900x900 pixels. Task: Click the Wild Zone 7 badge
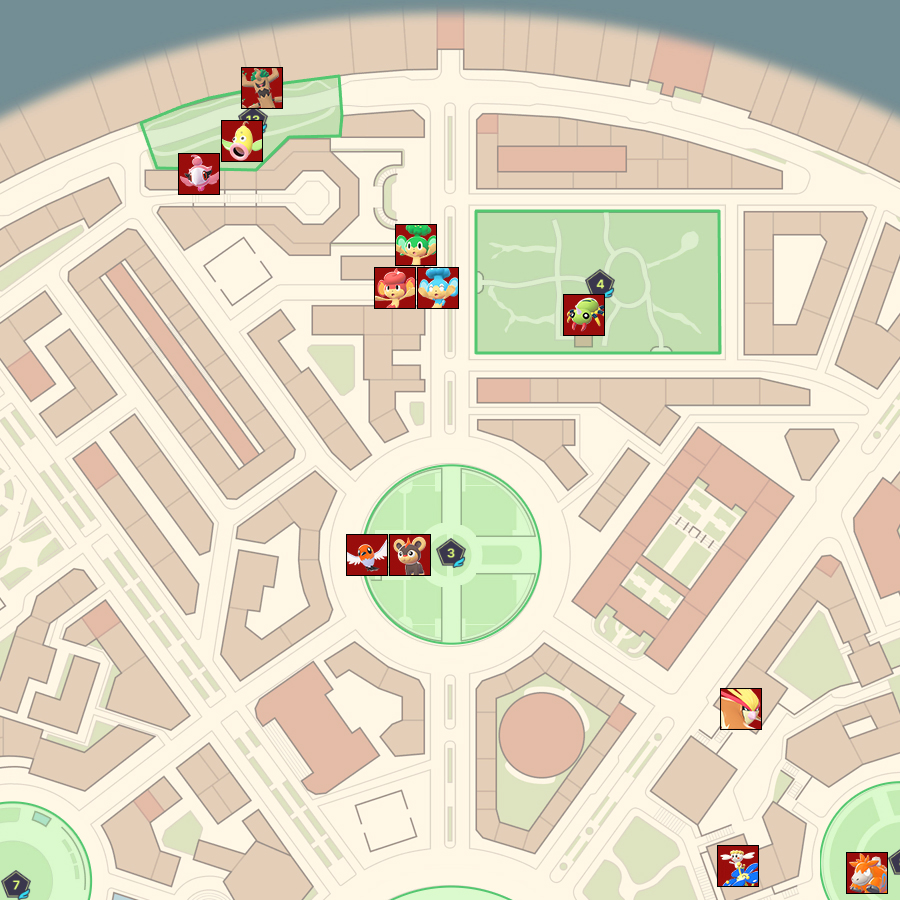[16, 884]
